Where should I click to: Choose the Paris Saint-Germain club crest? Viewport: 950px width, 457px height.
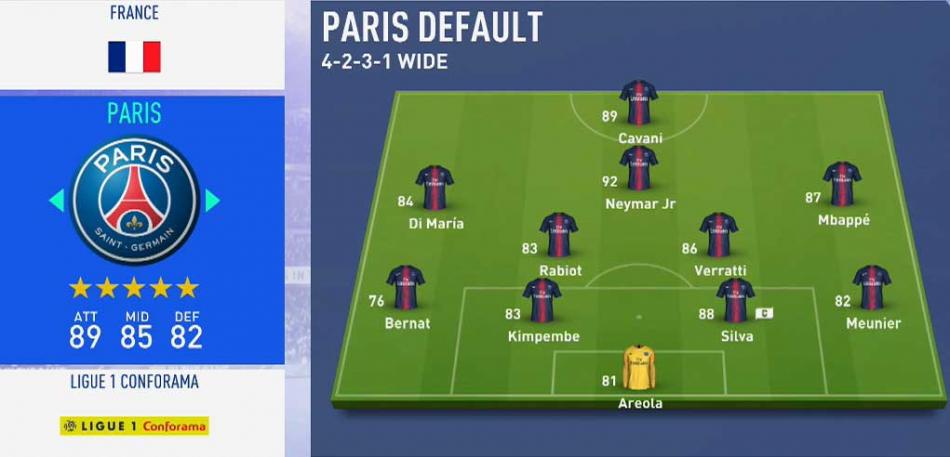click(135, 200)
